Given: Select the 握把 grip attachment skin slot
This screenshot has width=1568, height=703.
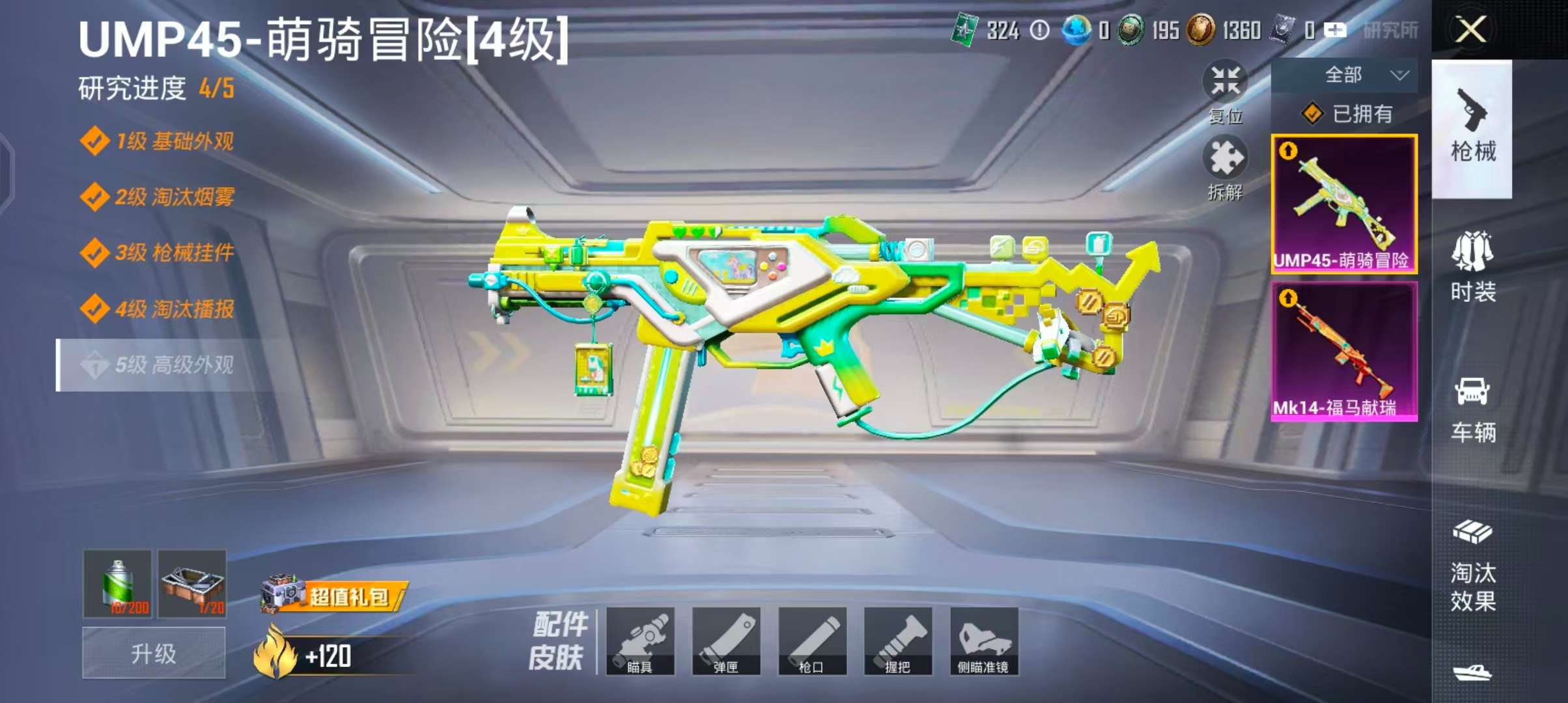Looking at the screenshot, I should 898,641.
